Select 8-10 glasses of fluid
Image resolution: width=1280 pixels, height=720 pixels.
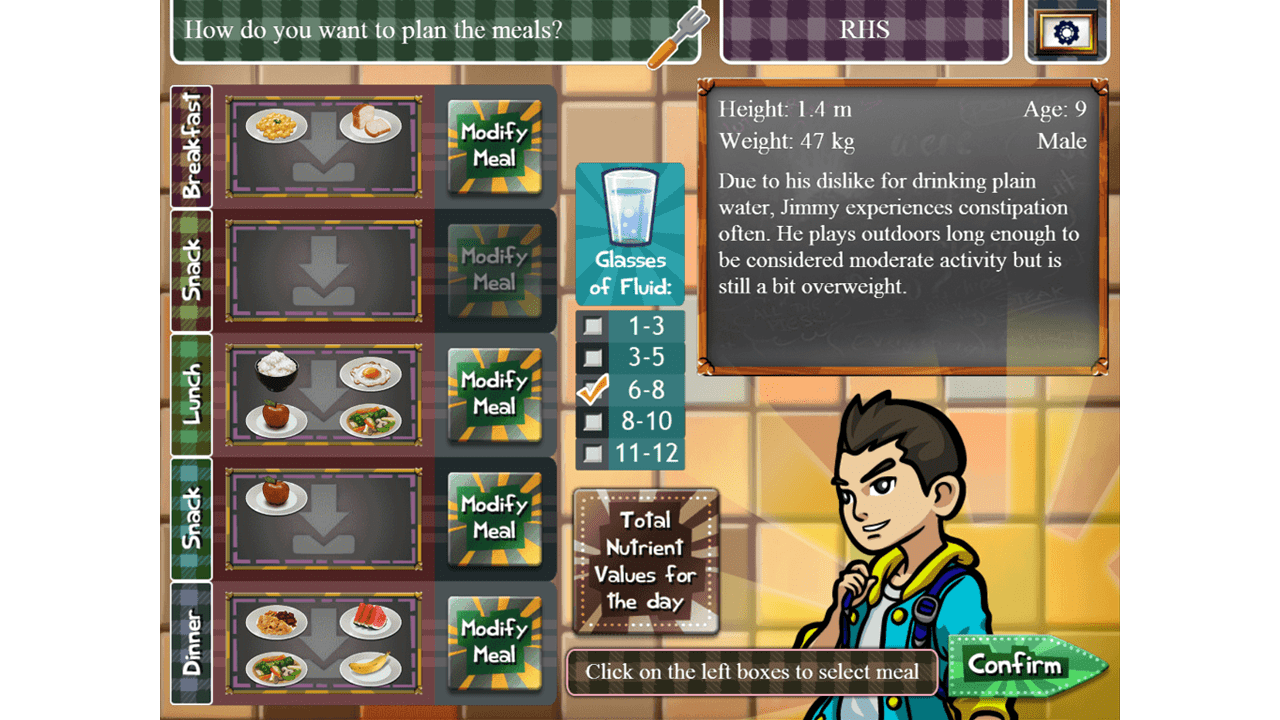point(593,421)
